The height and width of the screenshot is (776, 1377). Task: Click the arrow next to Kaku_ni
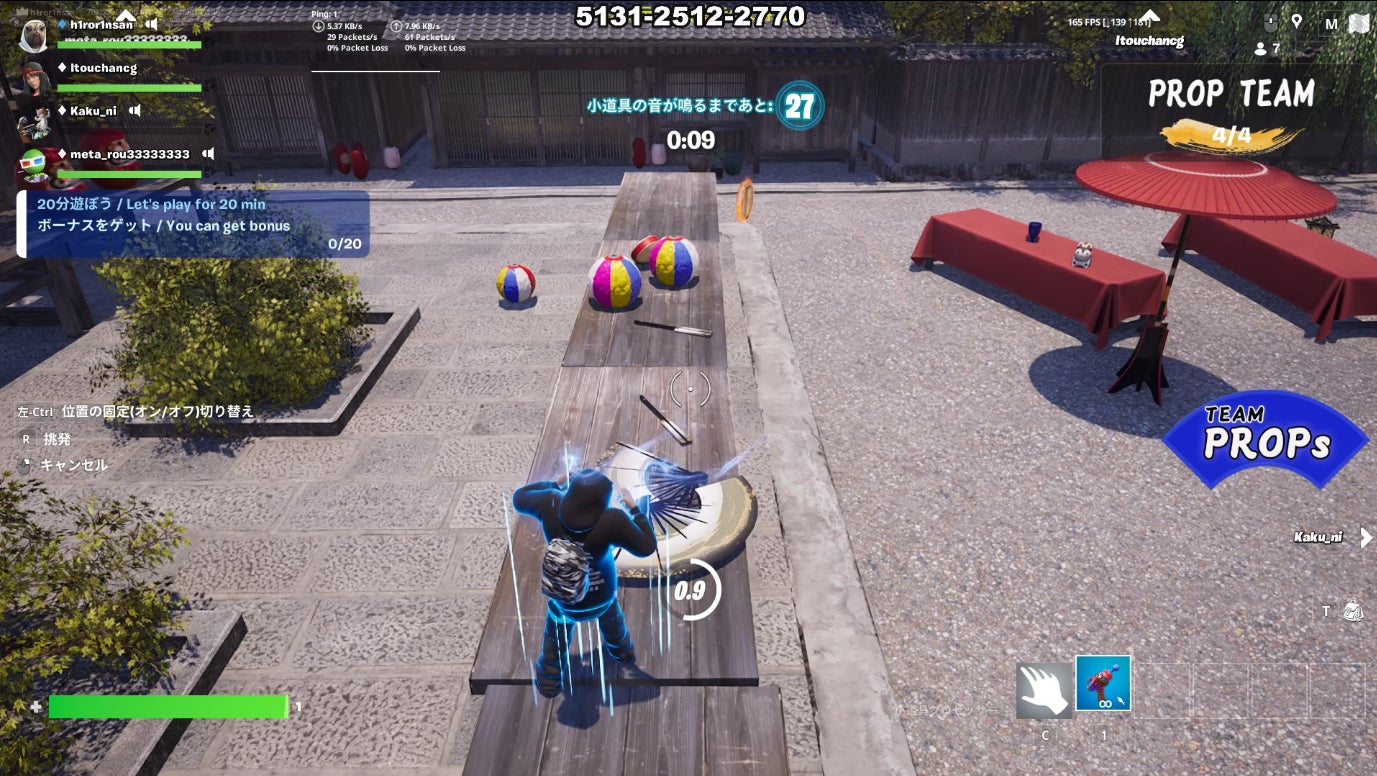click(x=1366, y=538)
